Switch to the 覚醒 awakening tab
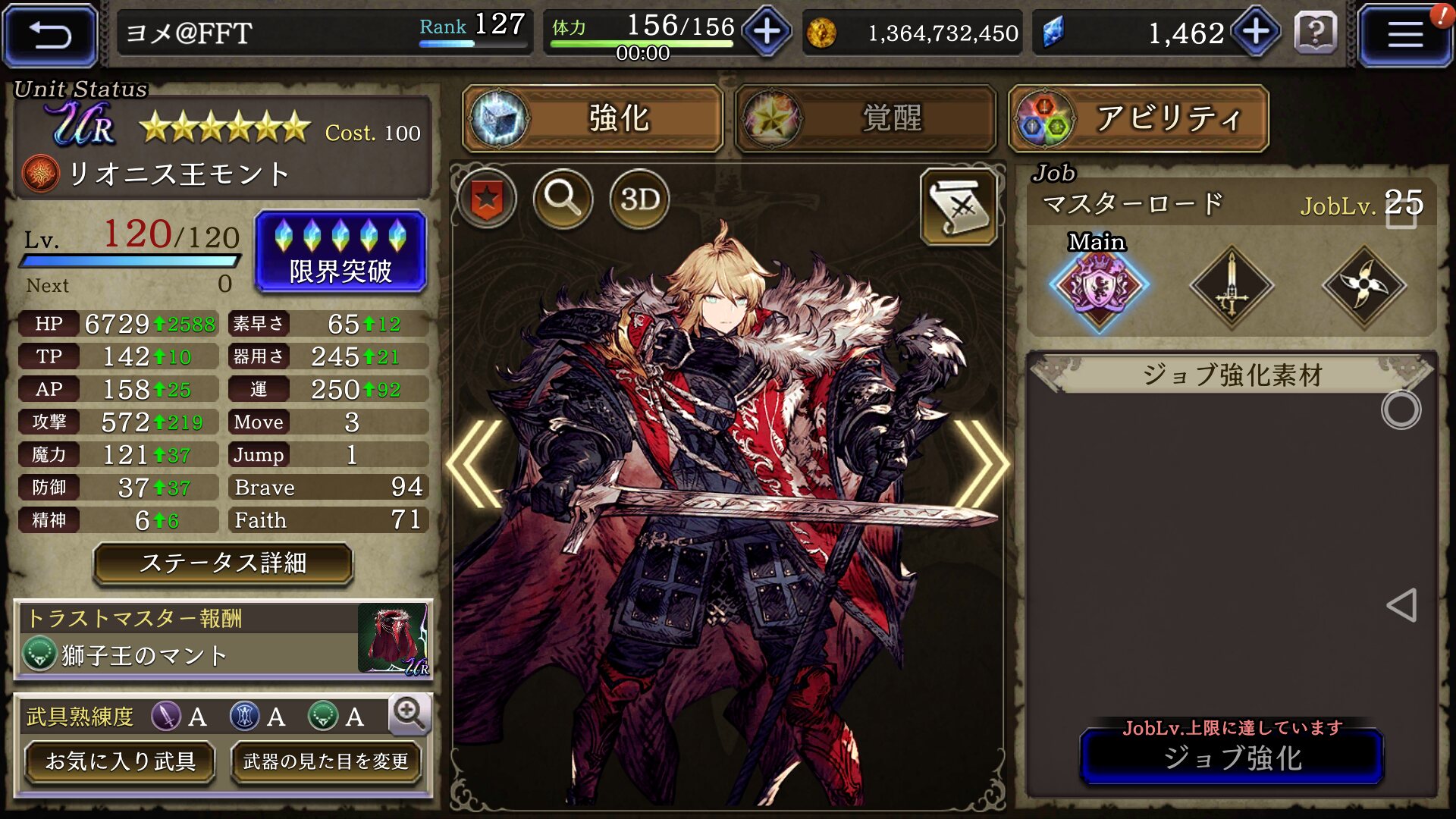 [x=865, y=119]
